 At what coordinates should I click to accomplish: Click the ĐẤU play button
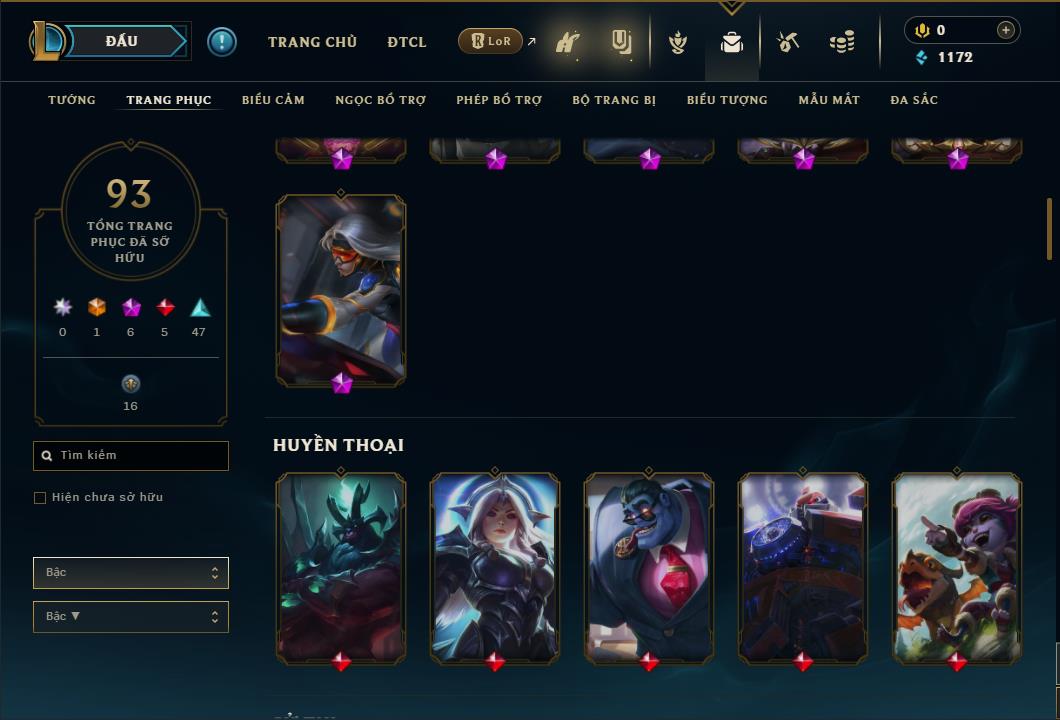pyautogui.click(x=122, y=41)
